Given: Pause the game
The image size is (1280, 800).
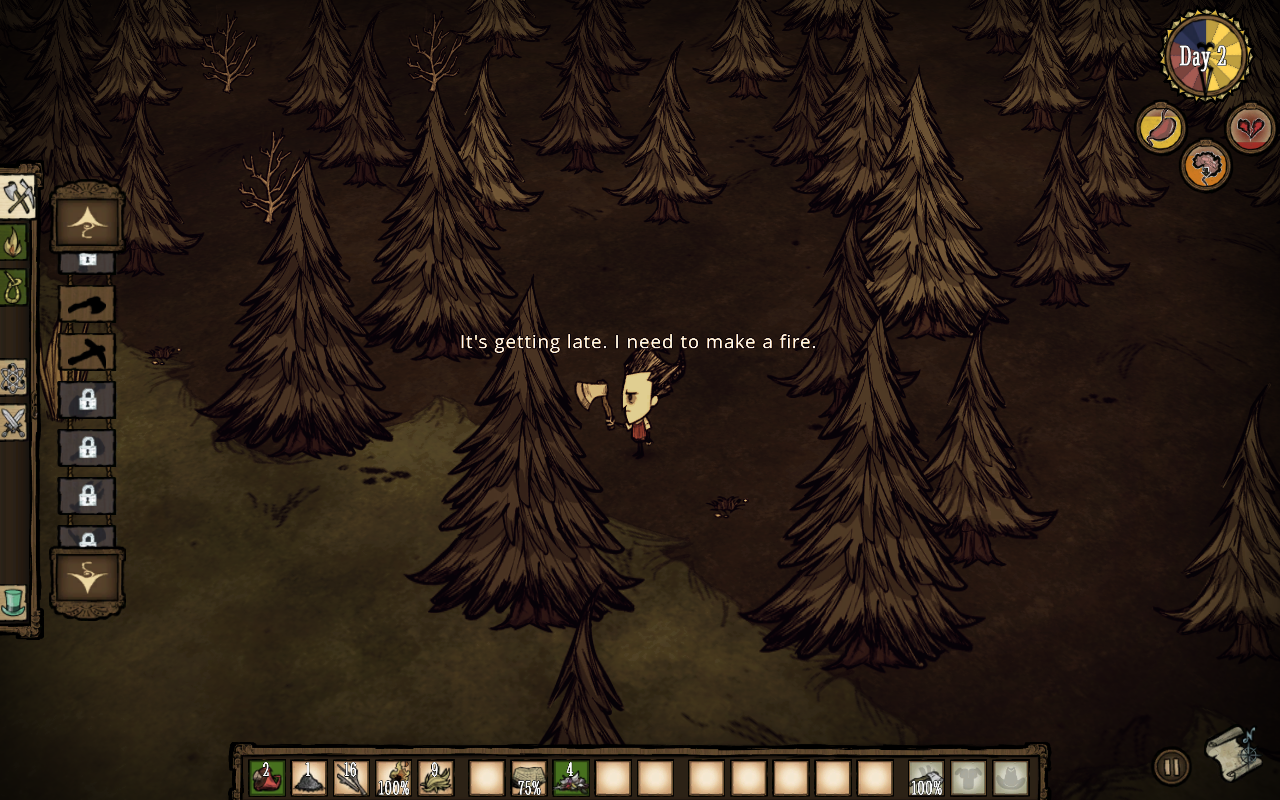Looking at the screenshot, I should [x=1172, y=767].
